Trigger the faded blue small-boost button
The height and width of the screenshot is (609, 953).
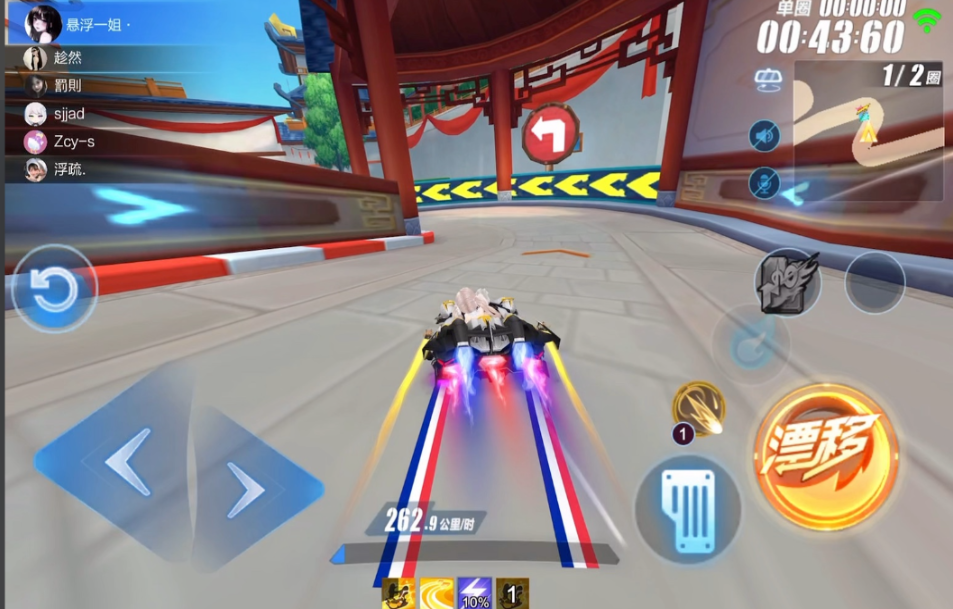(750, 345)
